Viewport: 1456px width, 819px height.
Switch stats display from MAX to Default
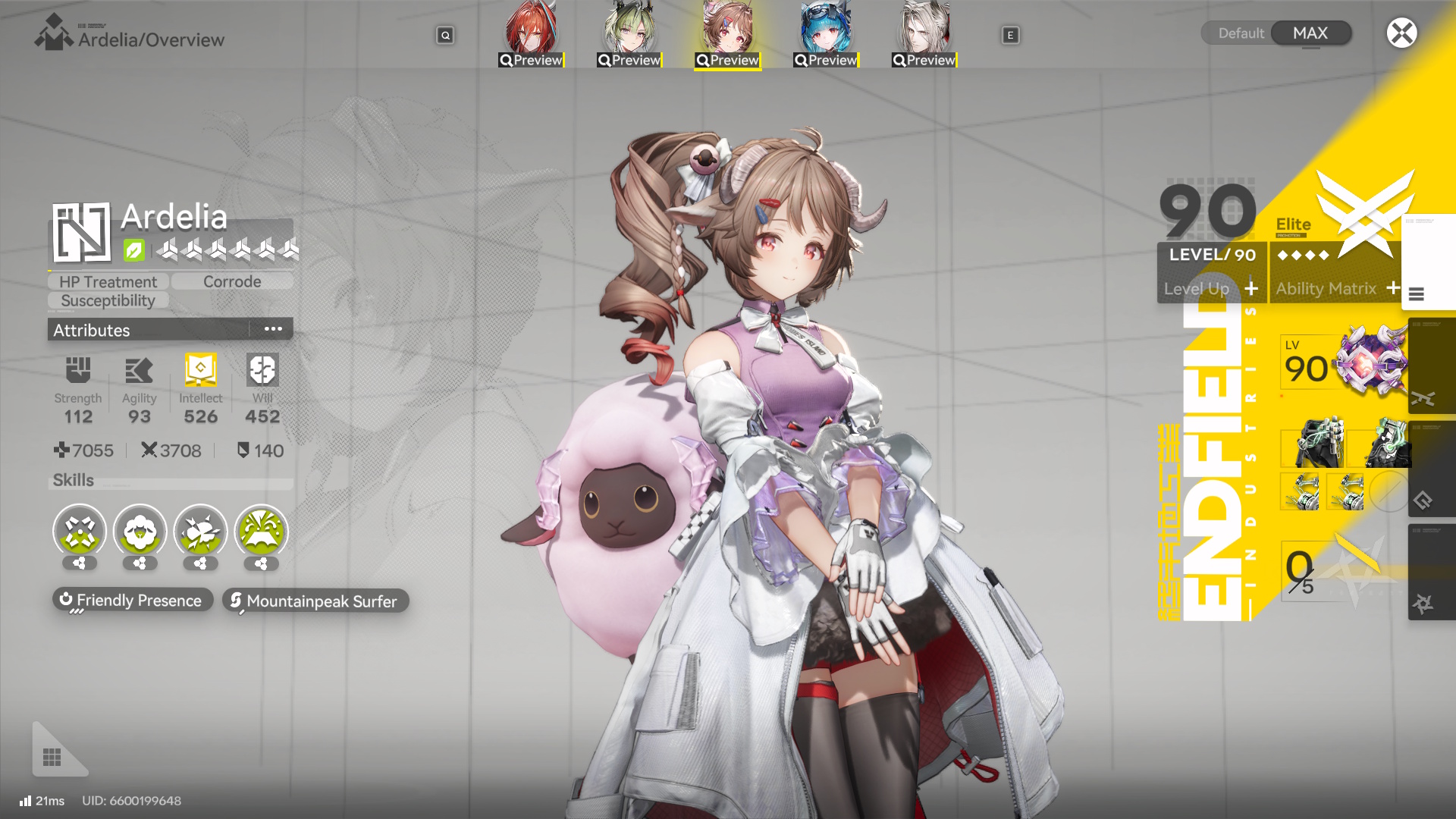pyautogui.click(x=1242, y=33)
